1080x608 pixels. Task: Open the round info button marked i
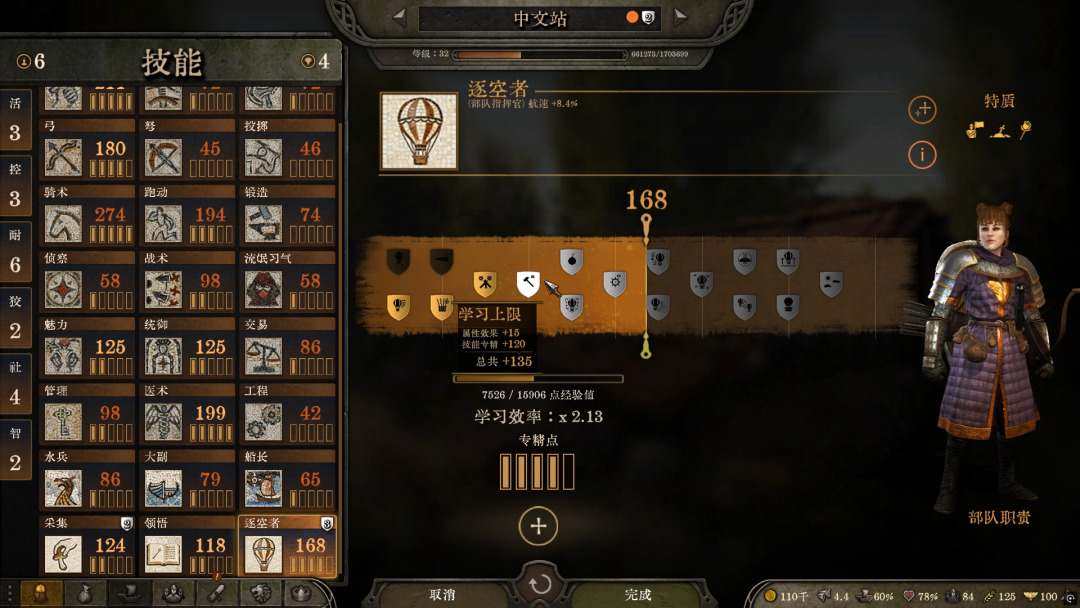[922, 155]
